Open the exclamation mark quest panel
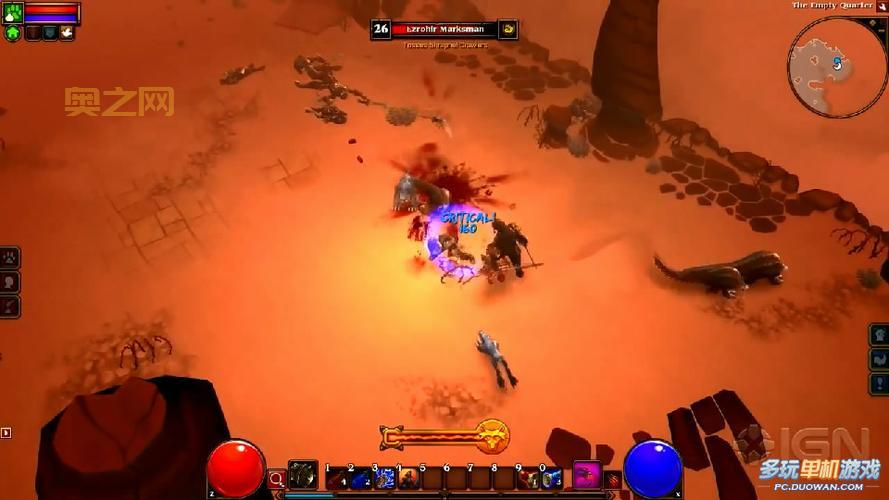Screen dimensions: 889x500 coord(879,384)
